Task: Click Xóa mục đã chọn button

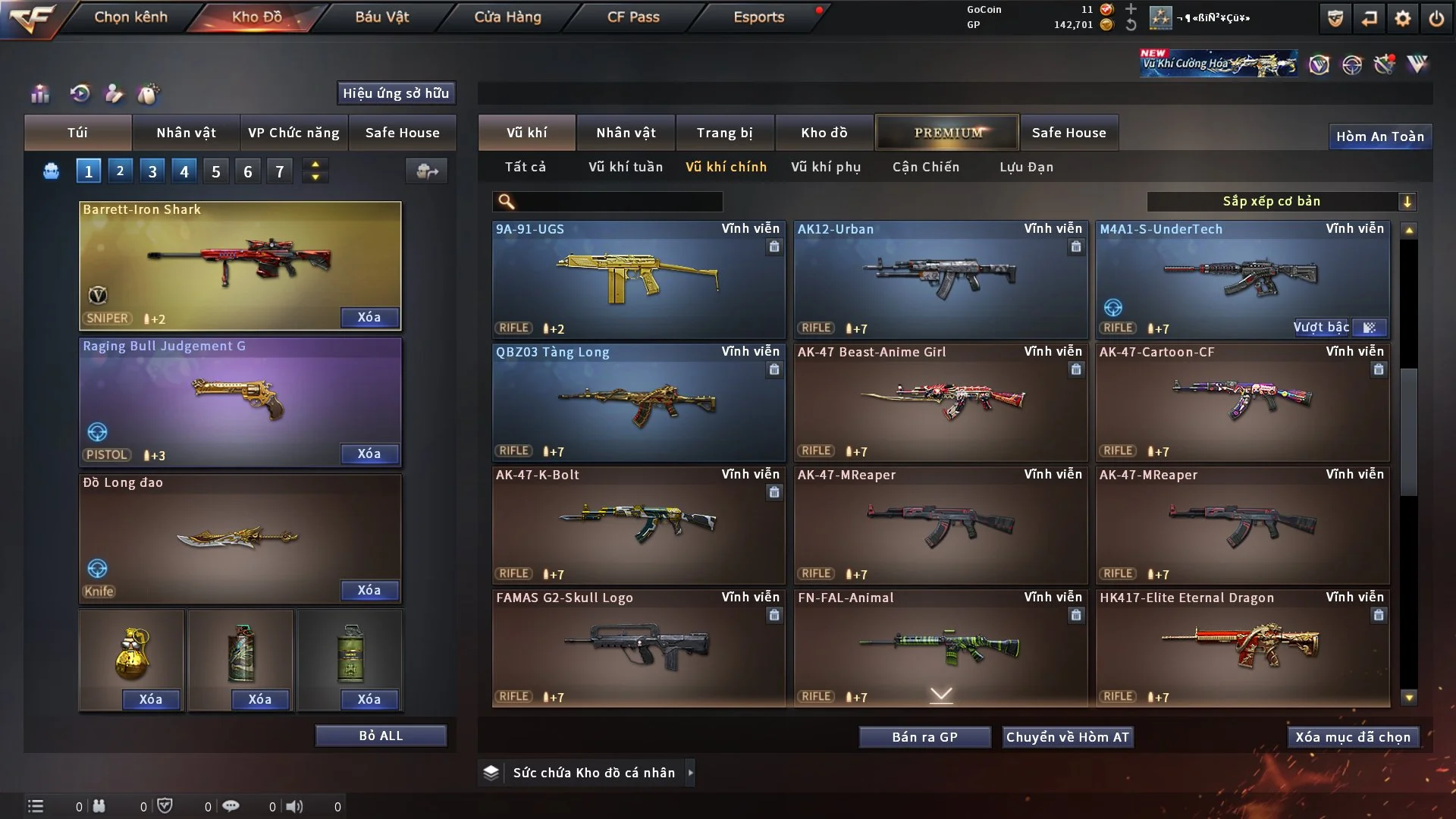Action: pos(1353,737)
